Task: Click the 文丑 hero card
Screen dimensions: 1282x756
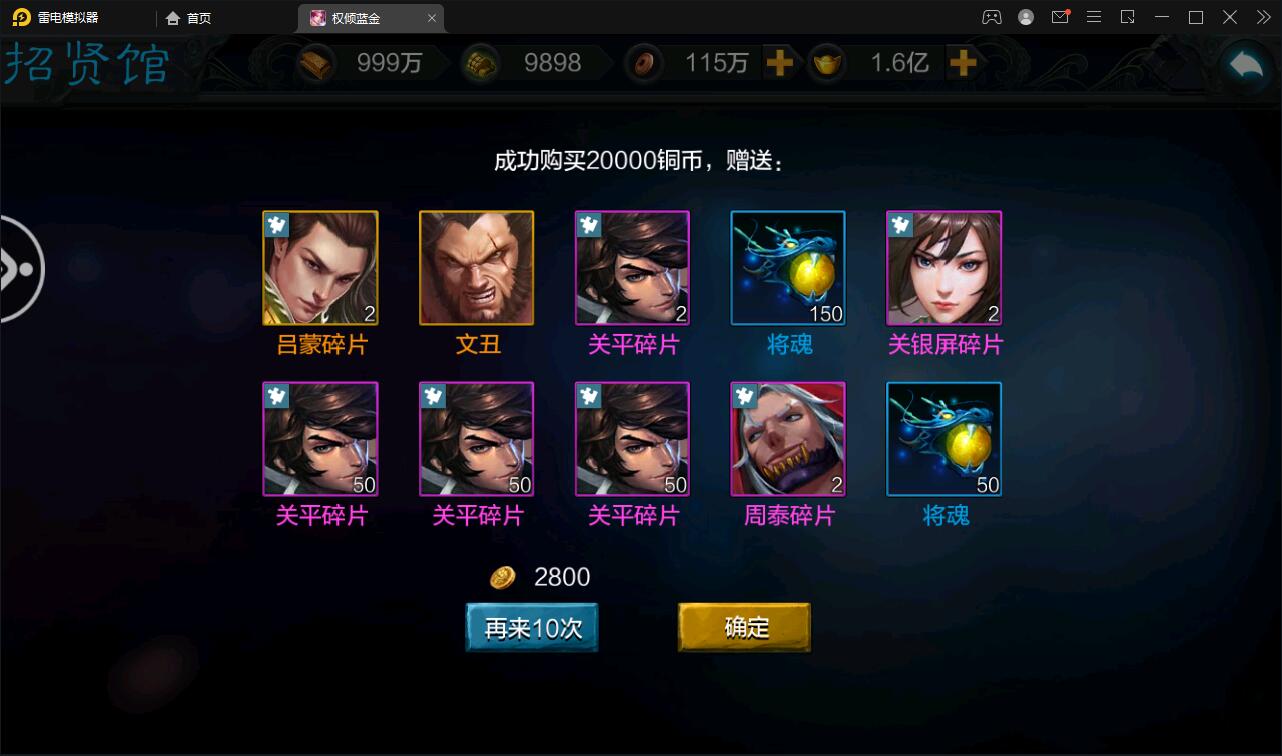Action: pos(476,267)
